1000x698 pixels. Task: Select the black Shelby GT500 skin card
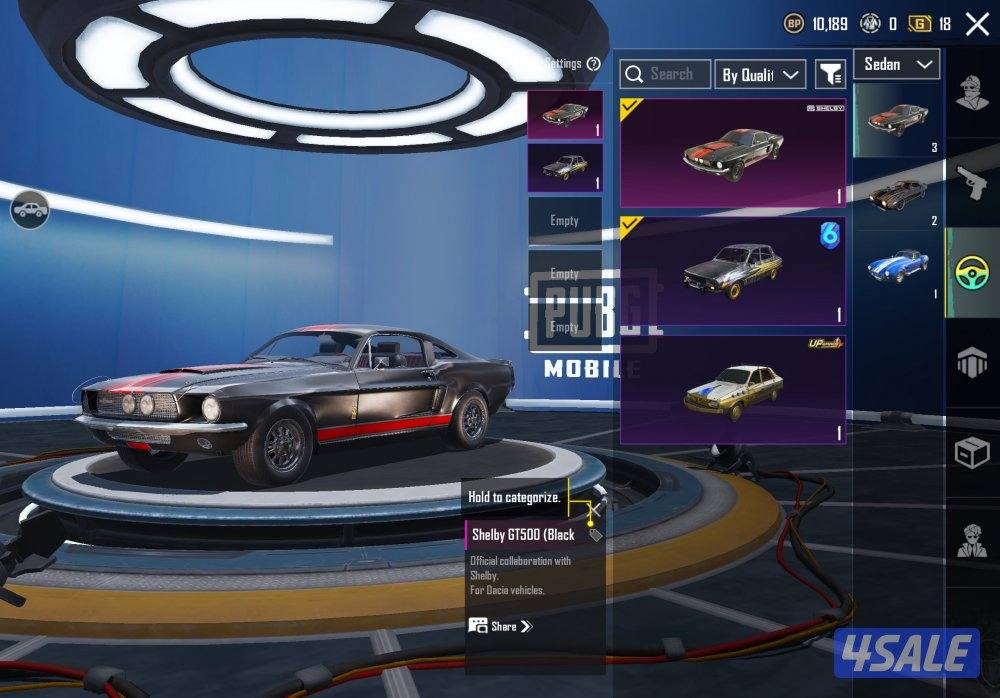732,152
